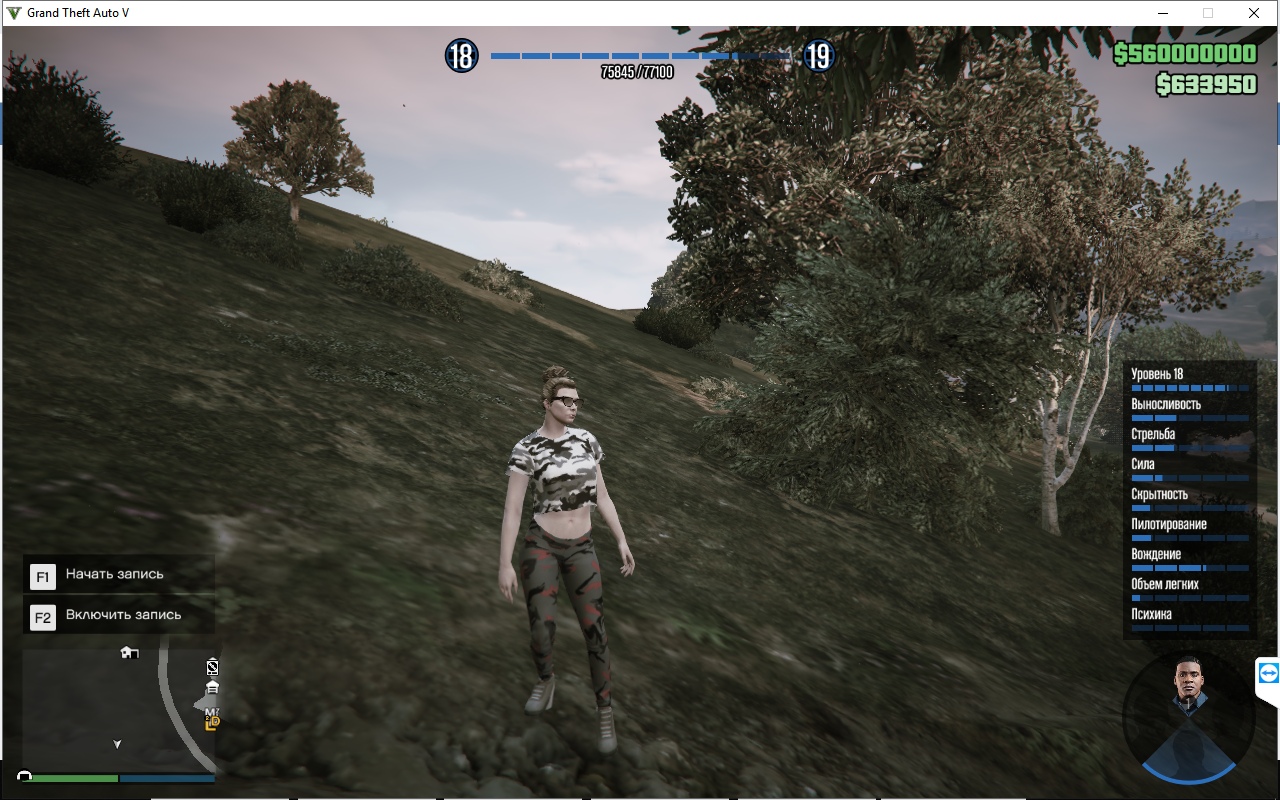Close the Grand Theft Auto V window
Image resolution: width=1280 pixels, height=800 pixels.
(1253, 14)
